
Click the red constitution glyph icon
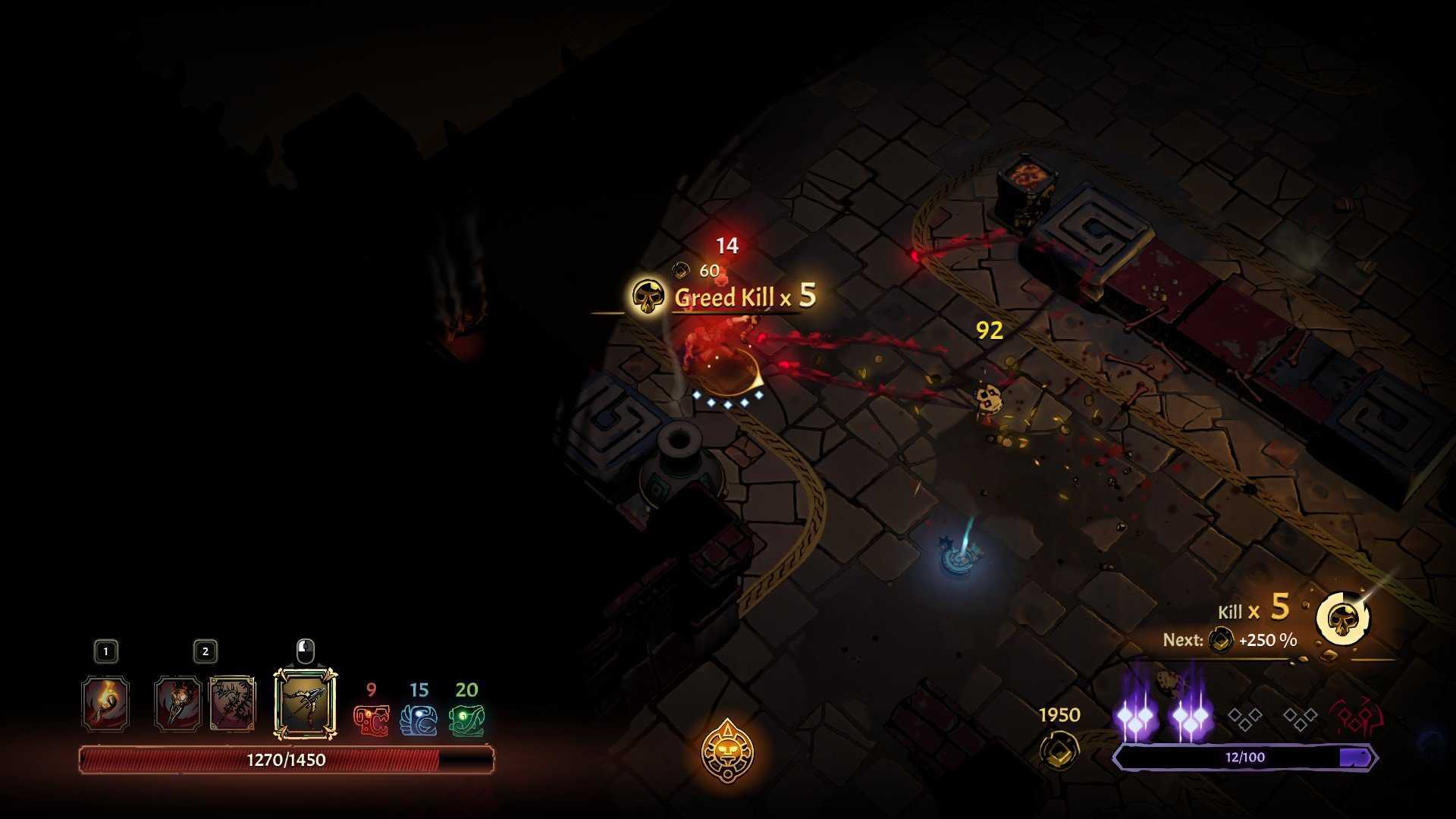click(x=372, y=720)
